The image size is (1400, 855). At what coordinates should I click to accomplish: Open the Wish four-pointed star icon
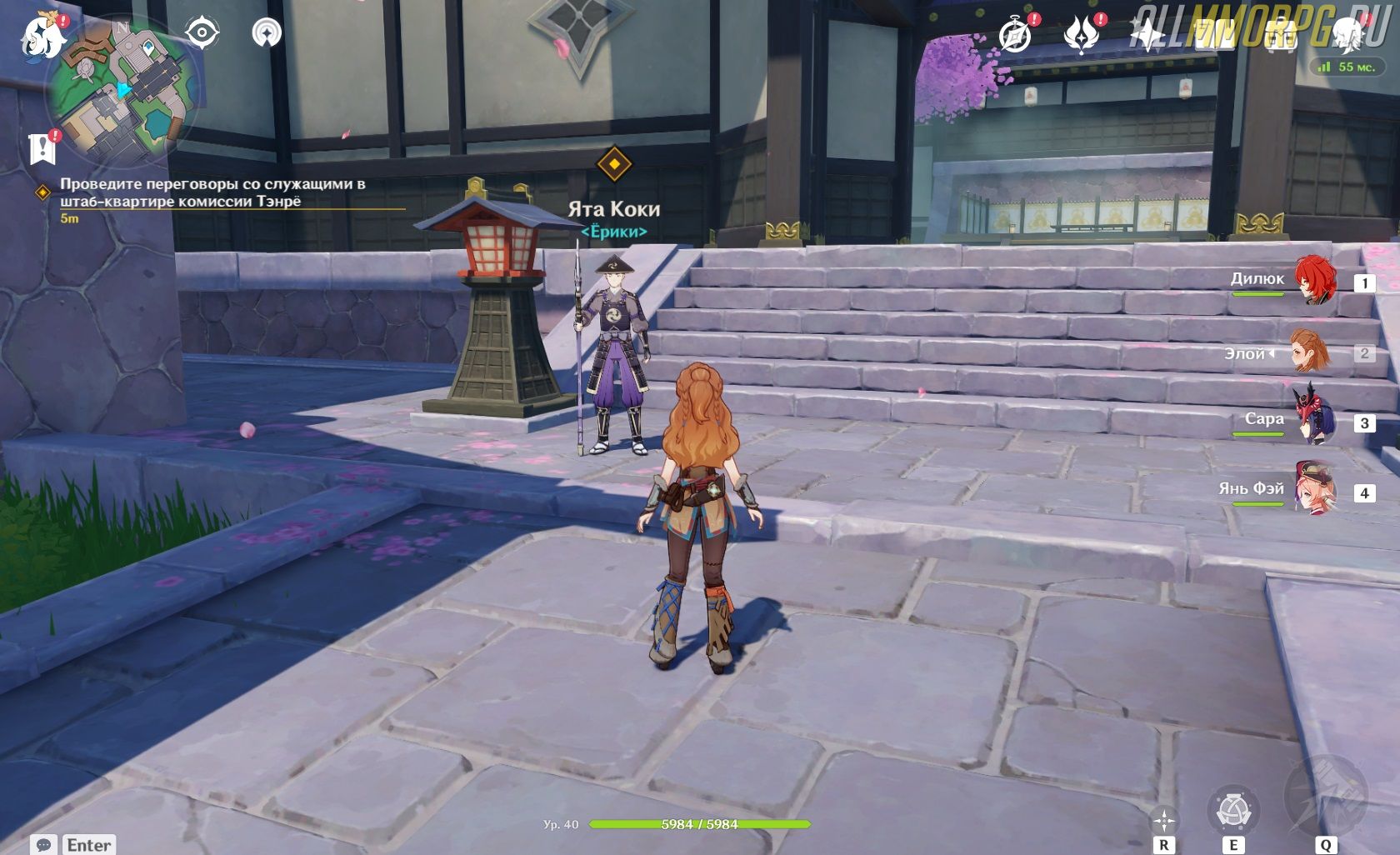tap(1148, 35)
